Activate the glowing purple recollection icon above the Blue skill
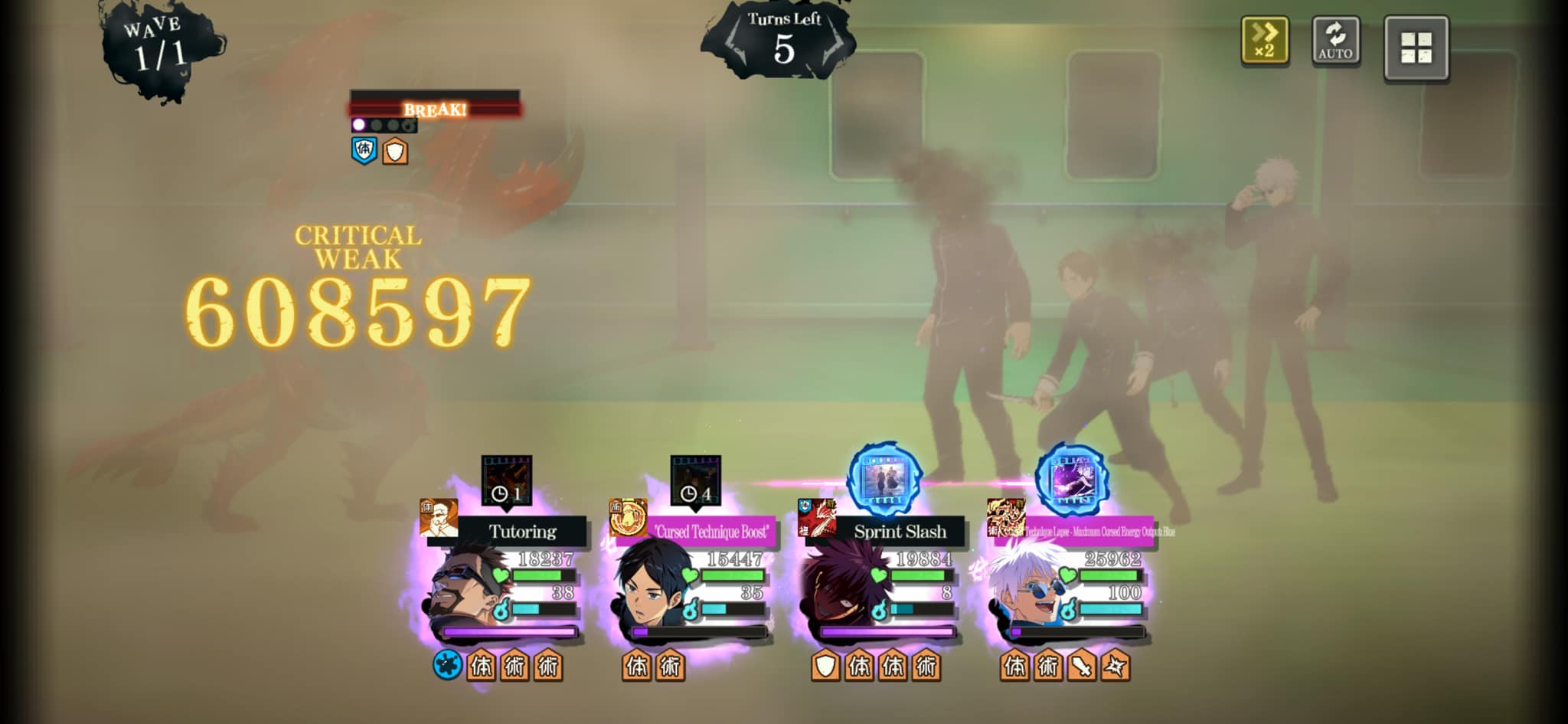 click(x=1072, y=479)
